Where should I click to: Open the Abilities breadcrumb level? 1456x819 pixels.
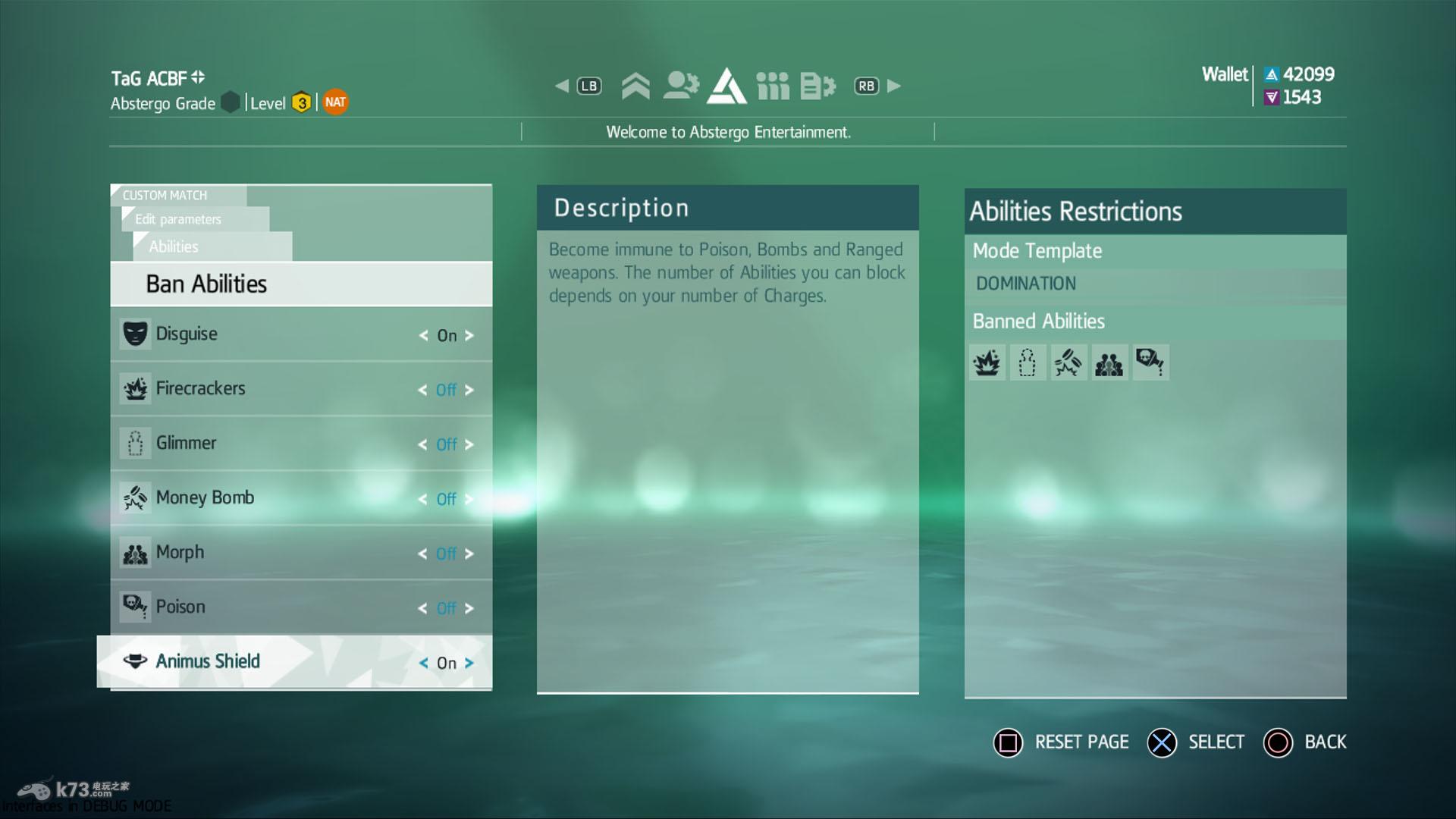click(174, 246)
